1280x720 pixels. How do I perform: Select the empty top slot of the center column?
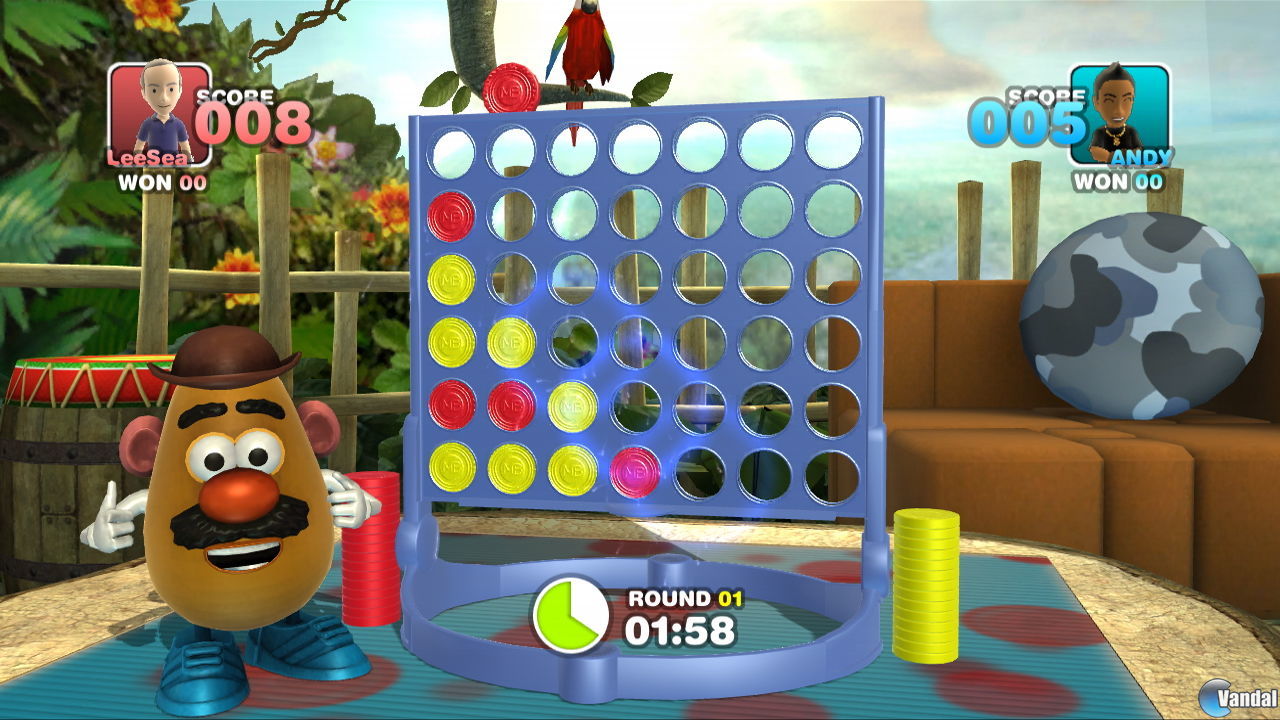click(636, 148)
